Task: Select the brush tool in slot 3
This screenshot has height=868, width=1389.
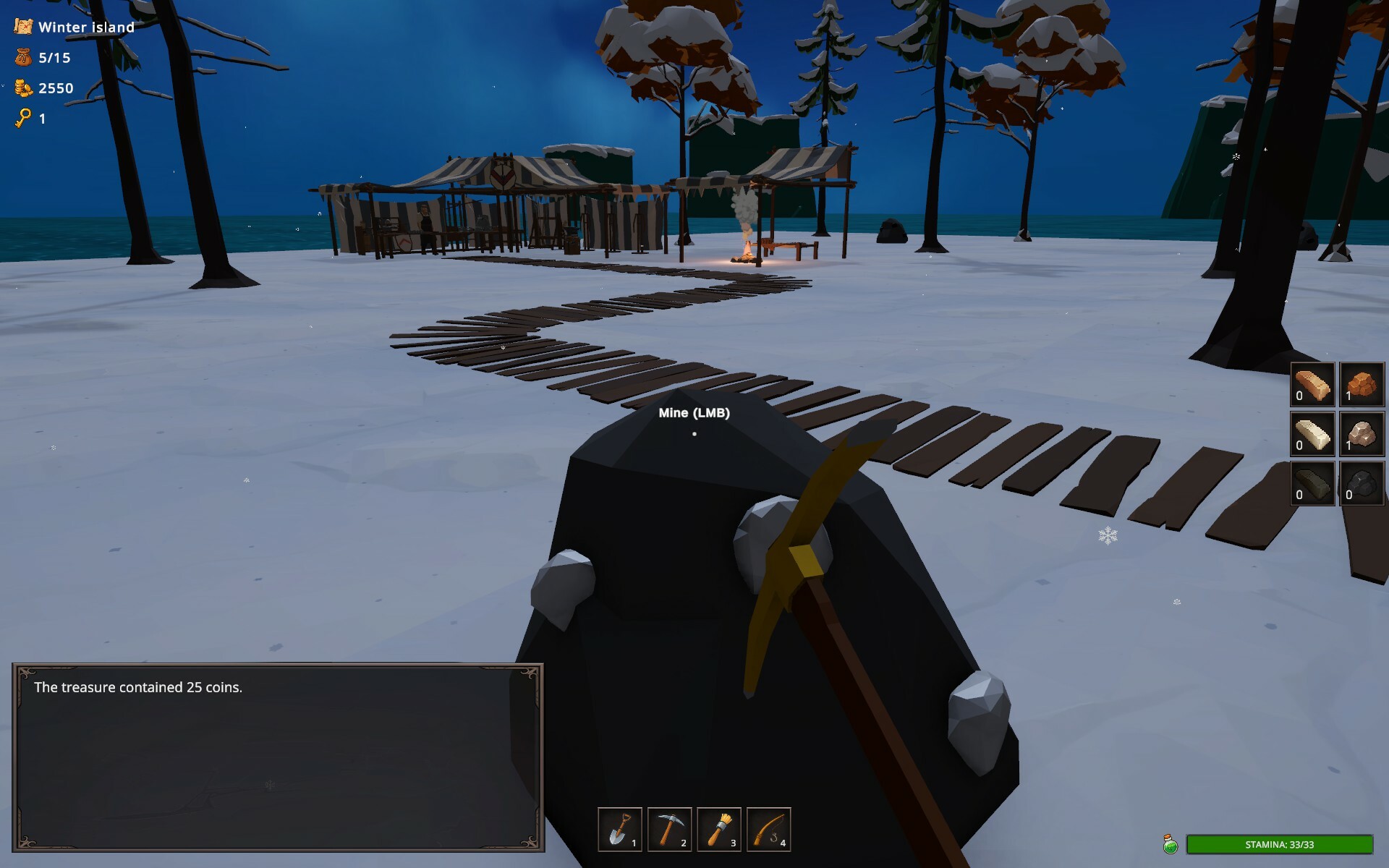Action: pos(720,830)
